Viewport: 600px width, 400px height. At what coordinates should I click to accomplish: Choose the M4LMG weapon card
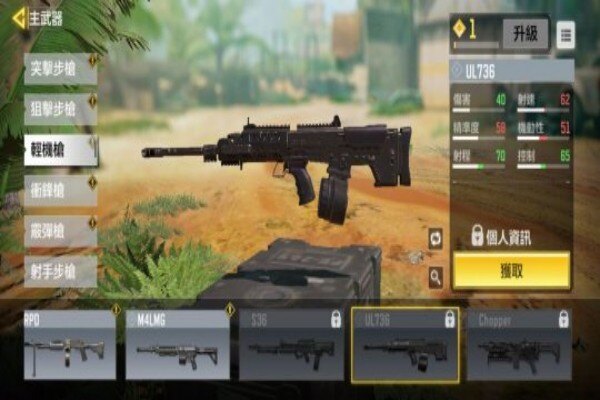[177, 345]
